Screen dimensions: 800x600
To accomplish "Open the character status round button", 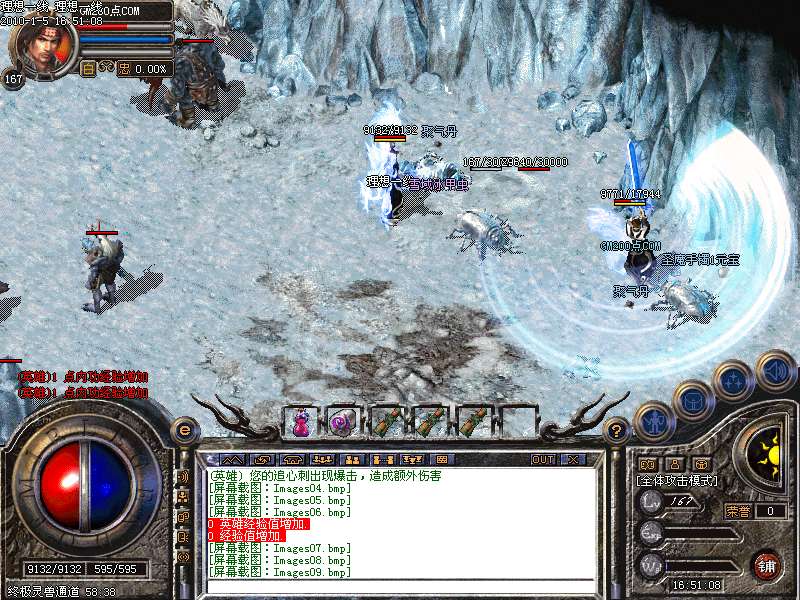I will (654, 421).
